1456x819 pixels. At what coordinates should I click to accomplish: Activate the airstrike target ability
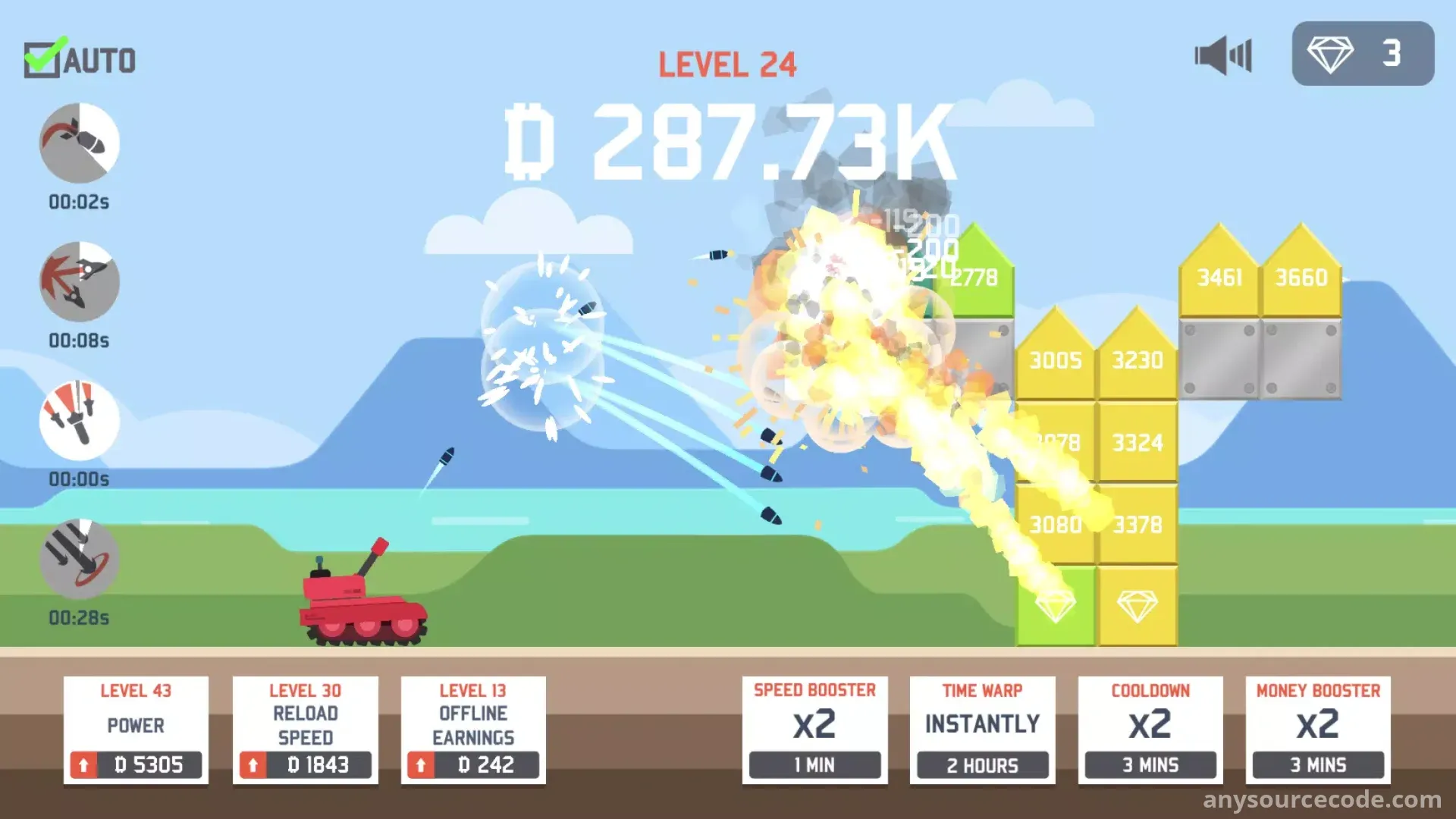coord(80,560)
